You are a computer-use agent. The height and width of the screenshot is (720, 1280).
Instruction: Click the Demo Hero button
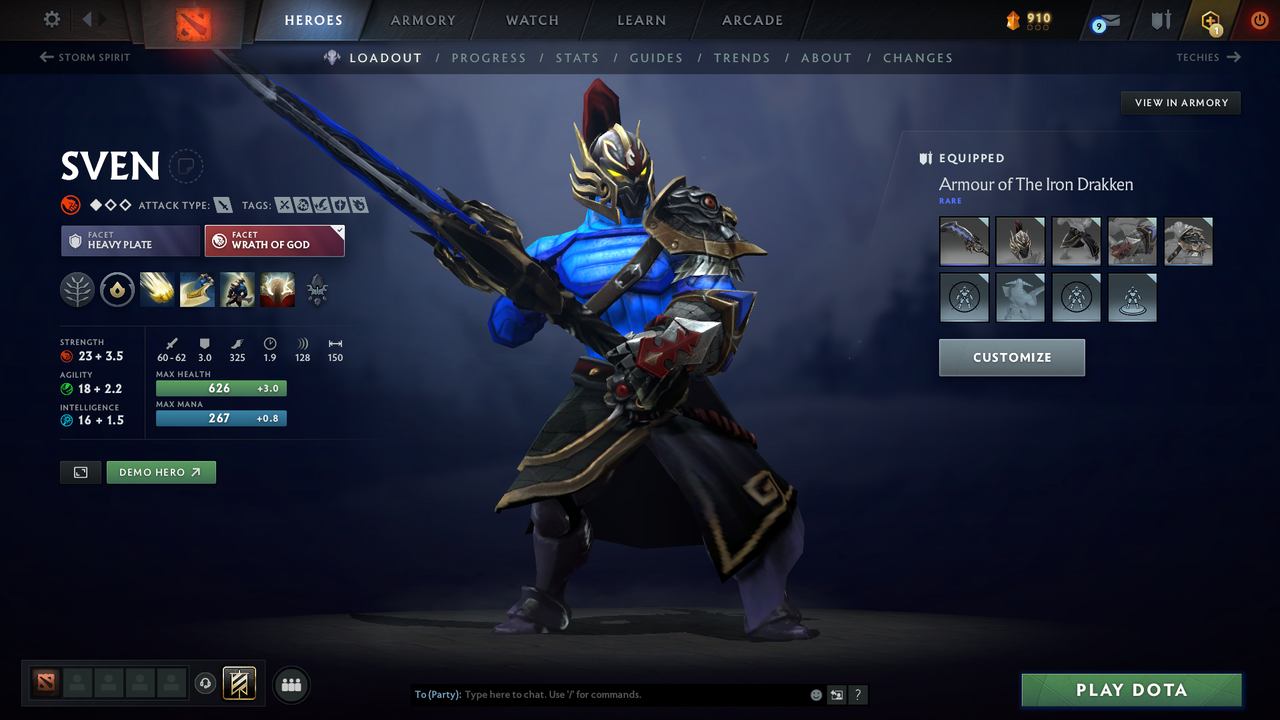[160, 471]
